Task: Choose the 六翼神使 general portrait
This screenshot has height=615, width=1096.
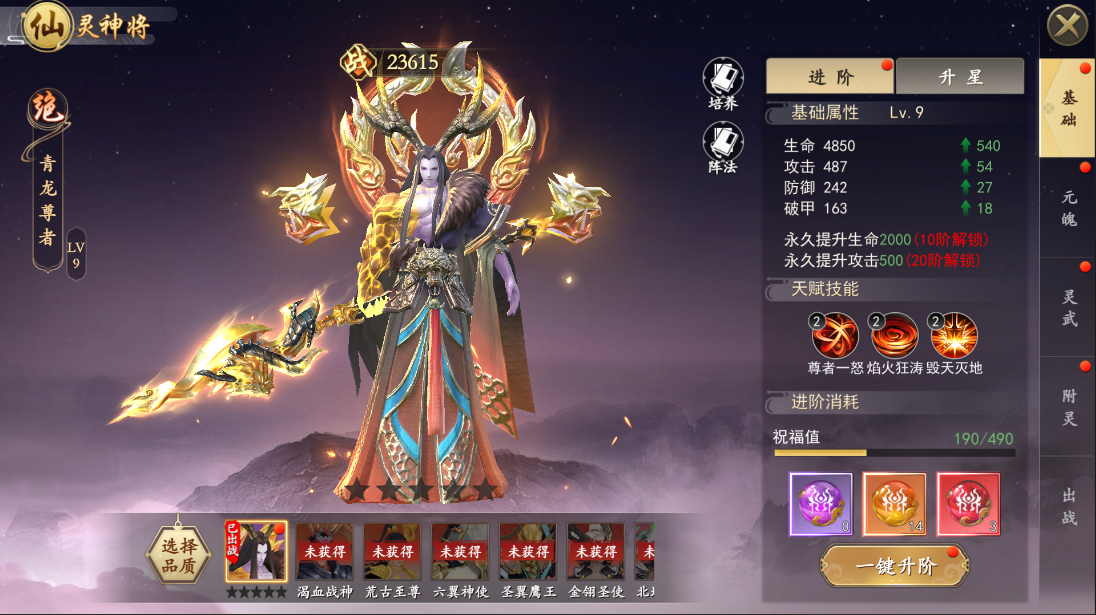Action: 460,553
